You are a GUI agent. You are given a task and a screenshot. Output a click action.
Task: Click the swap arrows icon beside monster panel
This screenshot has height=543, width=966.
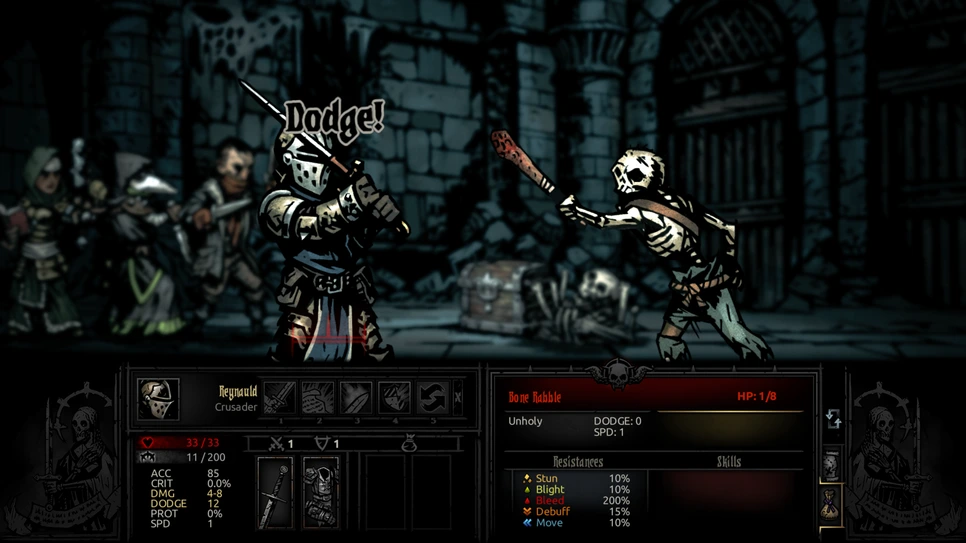(x=833, y=420)
